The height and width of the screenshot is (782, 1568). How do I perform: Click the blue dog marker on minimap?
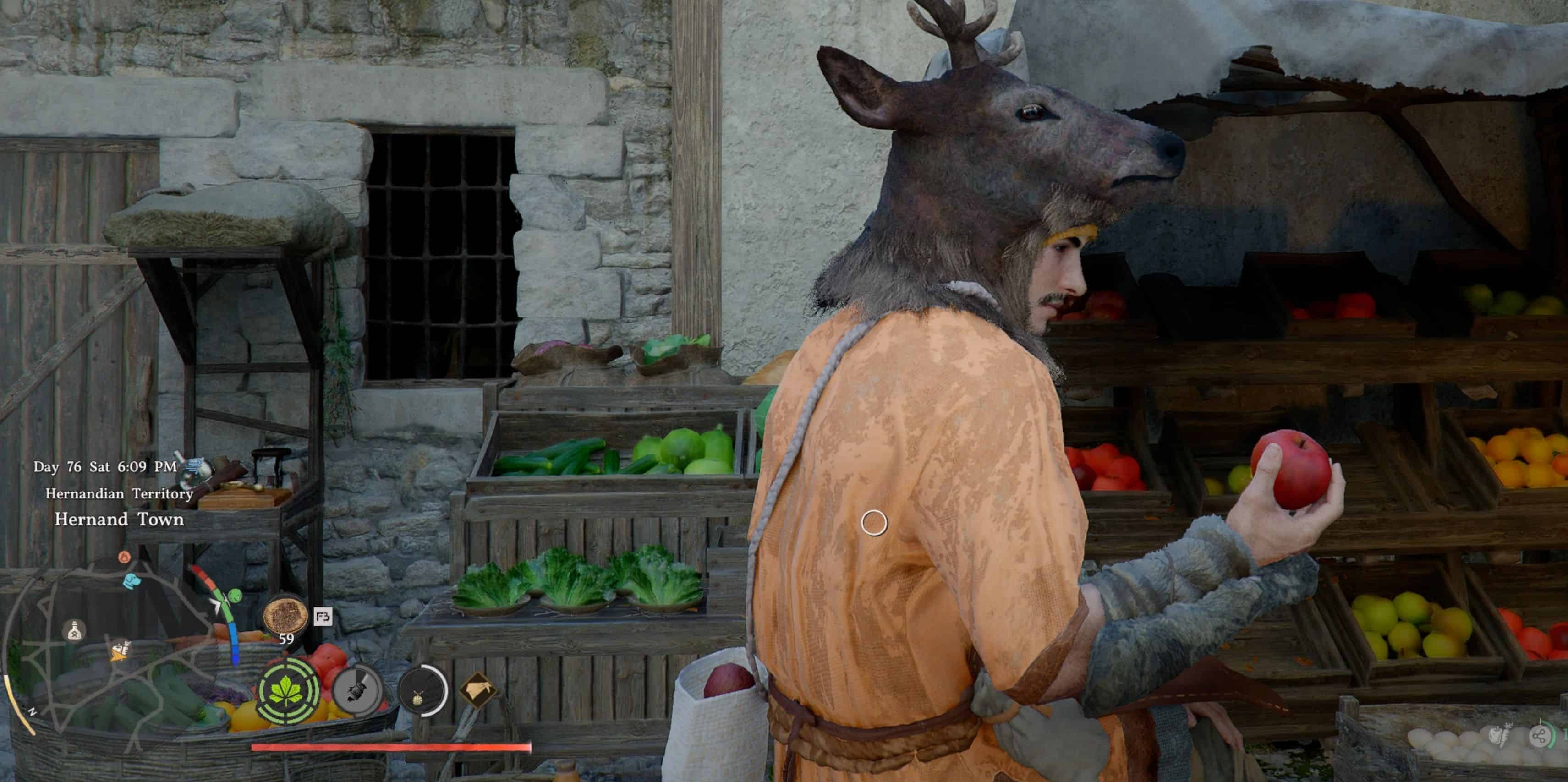point(132,581)
